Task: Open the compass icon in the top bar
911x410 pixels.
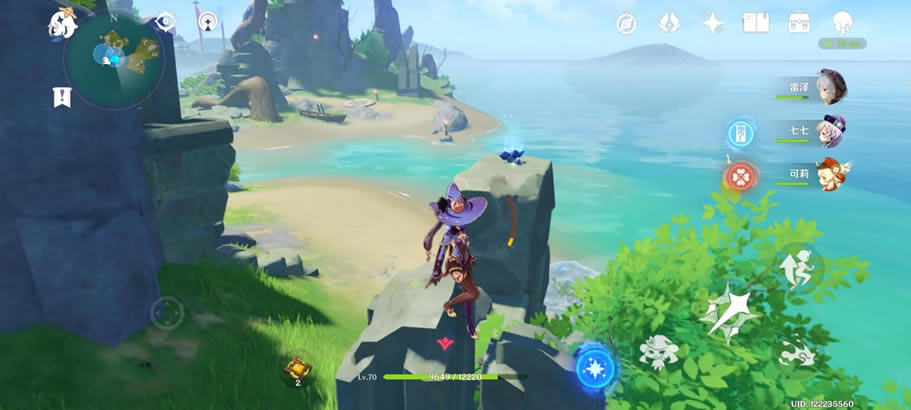Action: (x=626, y=24)
